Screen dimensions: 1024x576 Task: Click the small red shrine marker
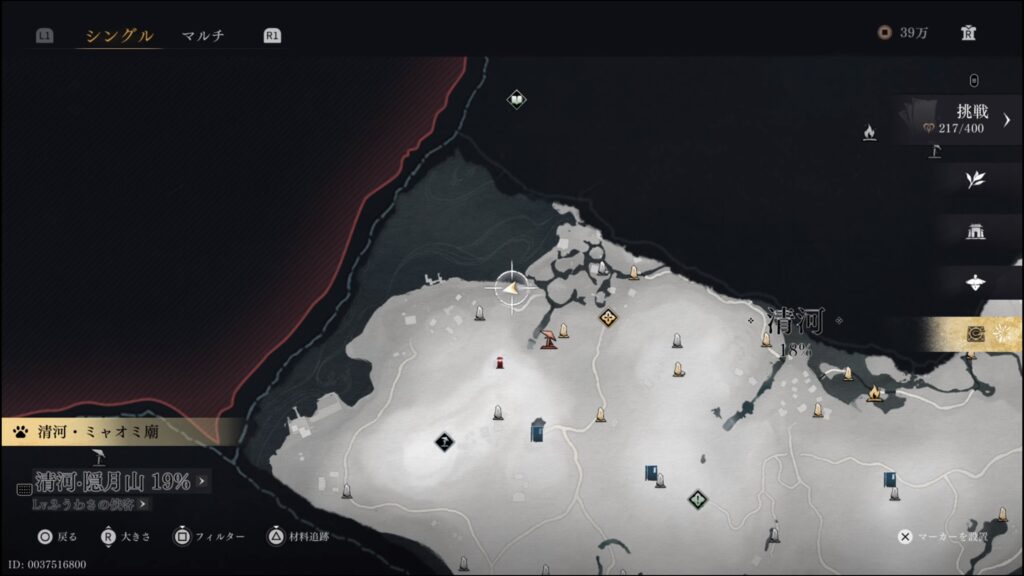point(498,362)
